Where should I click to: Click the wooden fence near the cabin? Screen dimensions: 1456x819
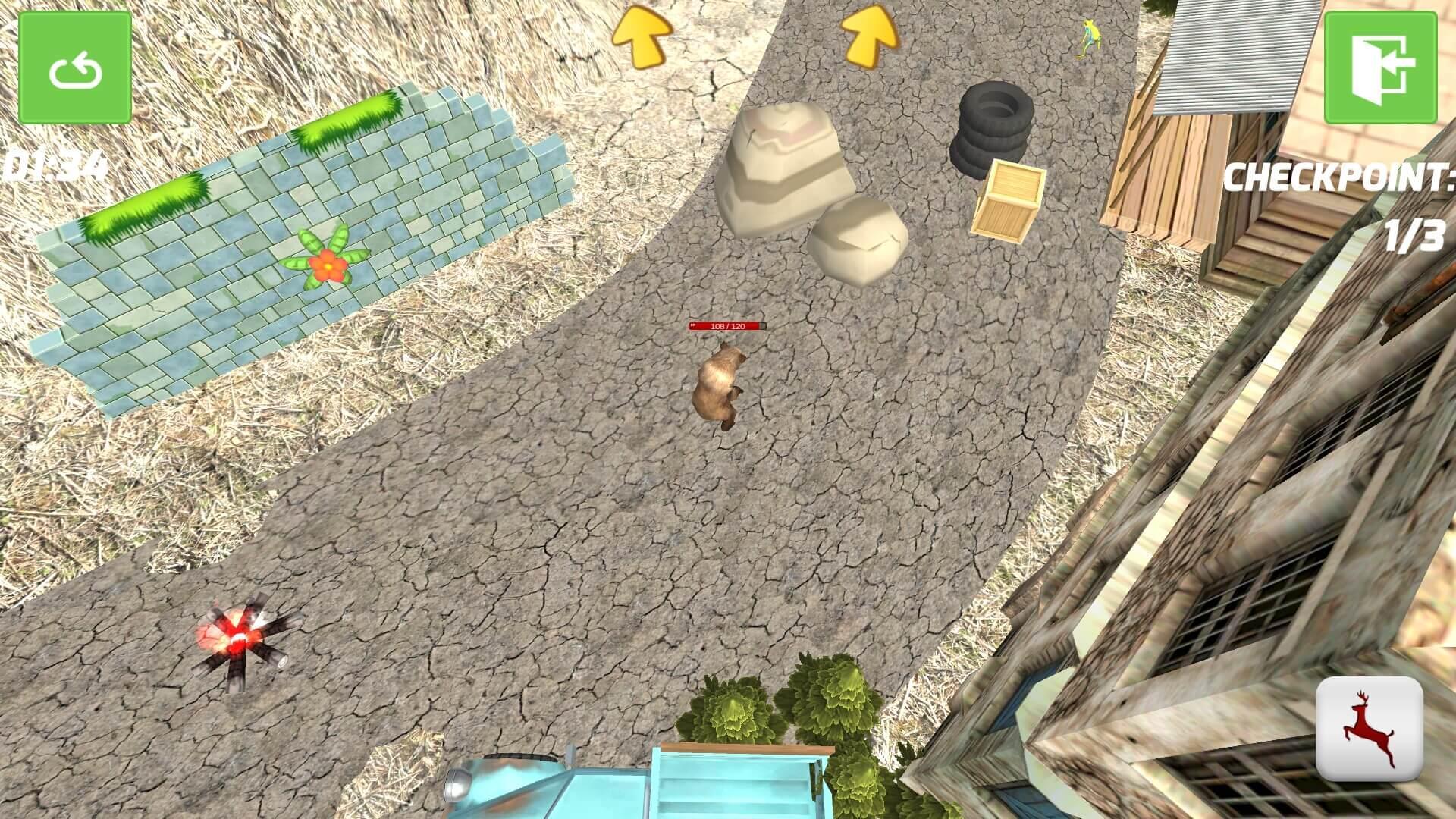1160,174
